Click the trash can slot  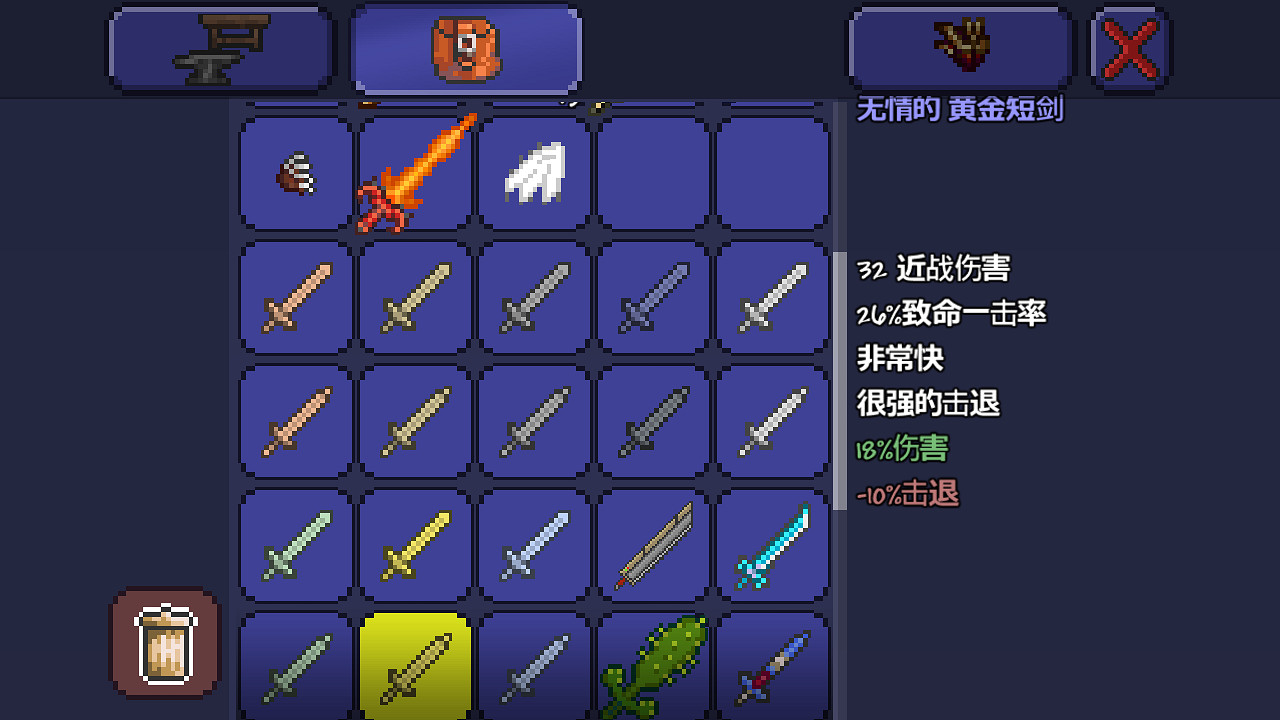(164, 641)
